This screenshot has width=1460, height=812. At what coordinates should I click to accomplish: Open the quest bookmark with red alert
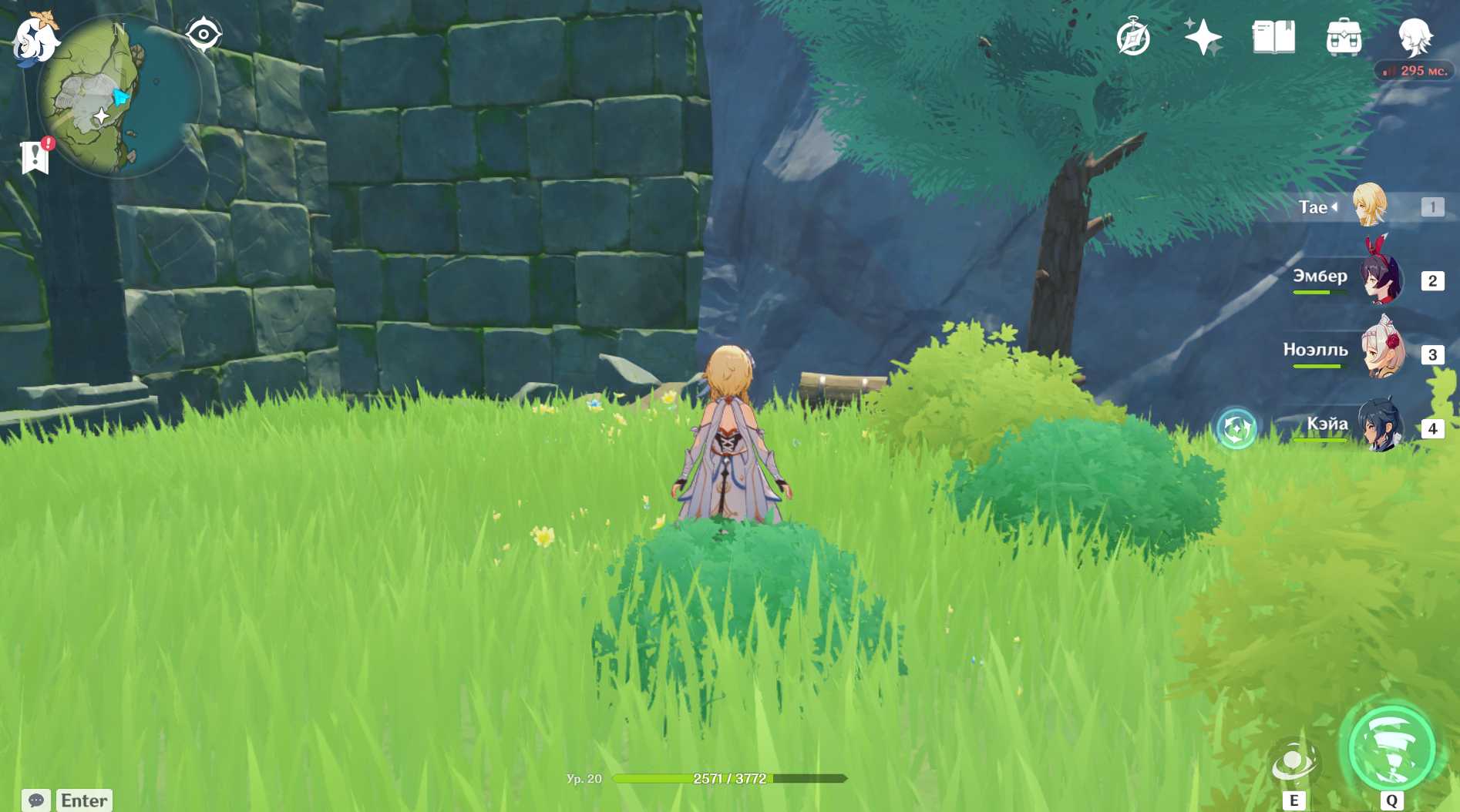click(x=35, y=156)
